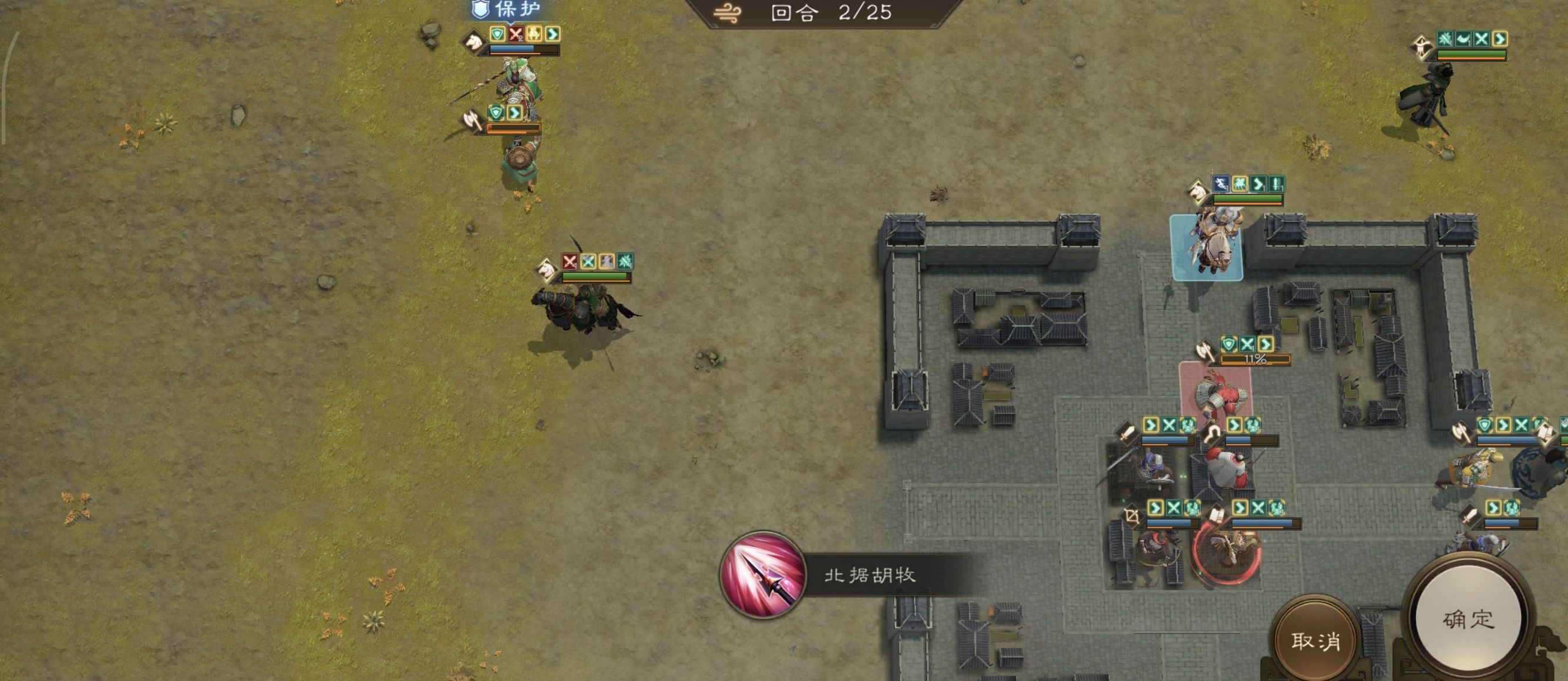Viewport: 1568px width, 681px height.
Task: Choose the red-highlighted enemy target at 11%
Action: click(1214, 393)
